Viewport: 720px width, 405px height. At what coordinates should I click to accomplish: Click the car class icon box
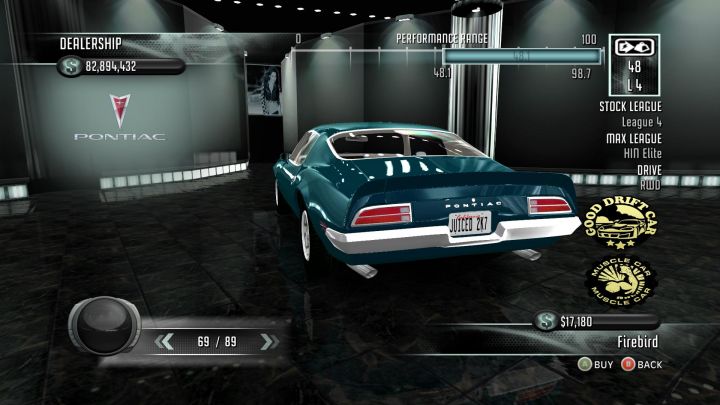point(634,65)
